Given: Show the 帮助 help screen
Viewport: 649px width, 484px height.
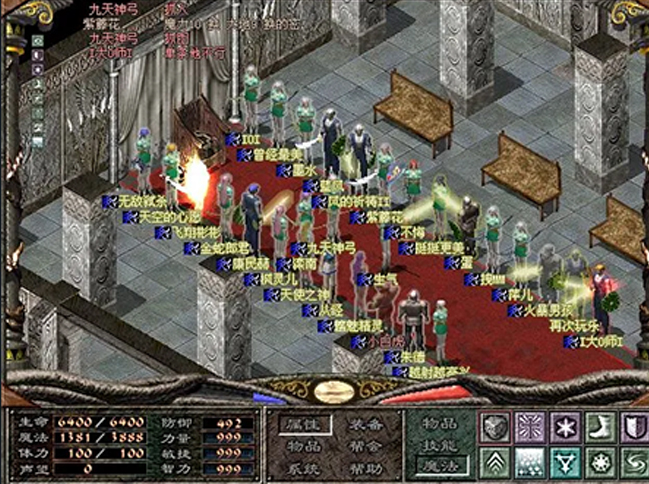Looking at the screenshot, I should pos(365,468).
